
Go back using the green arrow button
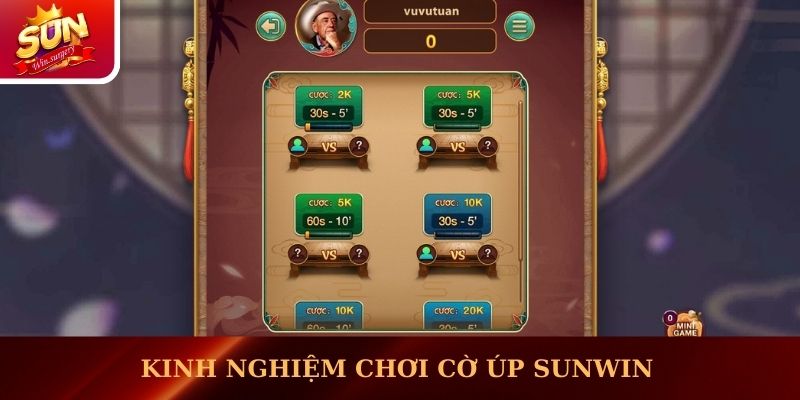tap(271, 26)
